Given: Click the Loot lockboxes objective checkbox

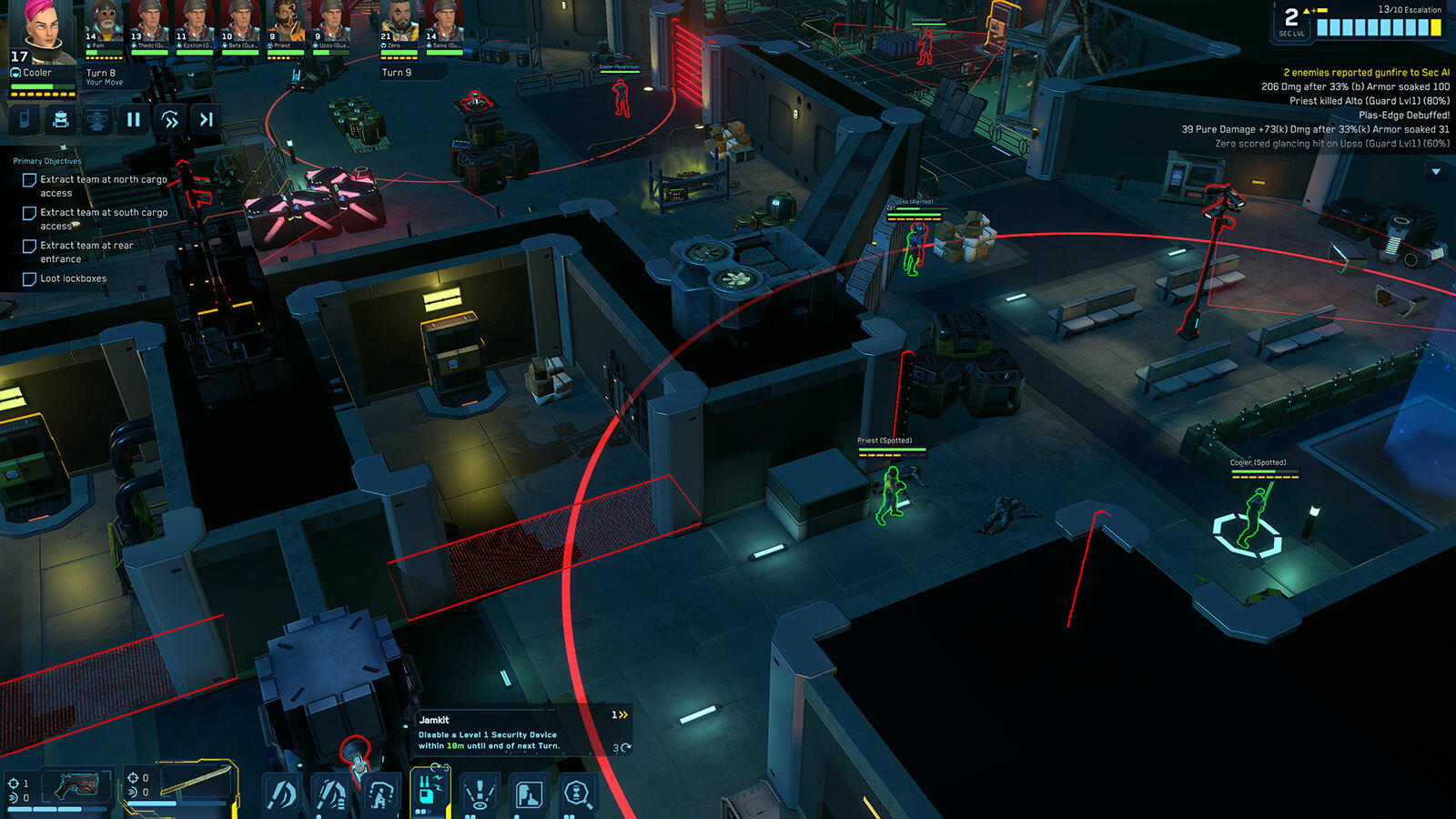Looking at the screenshot, I should [29, 279].
